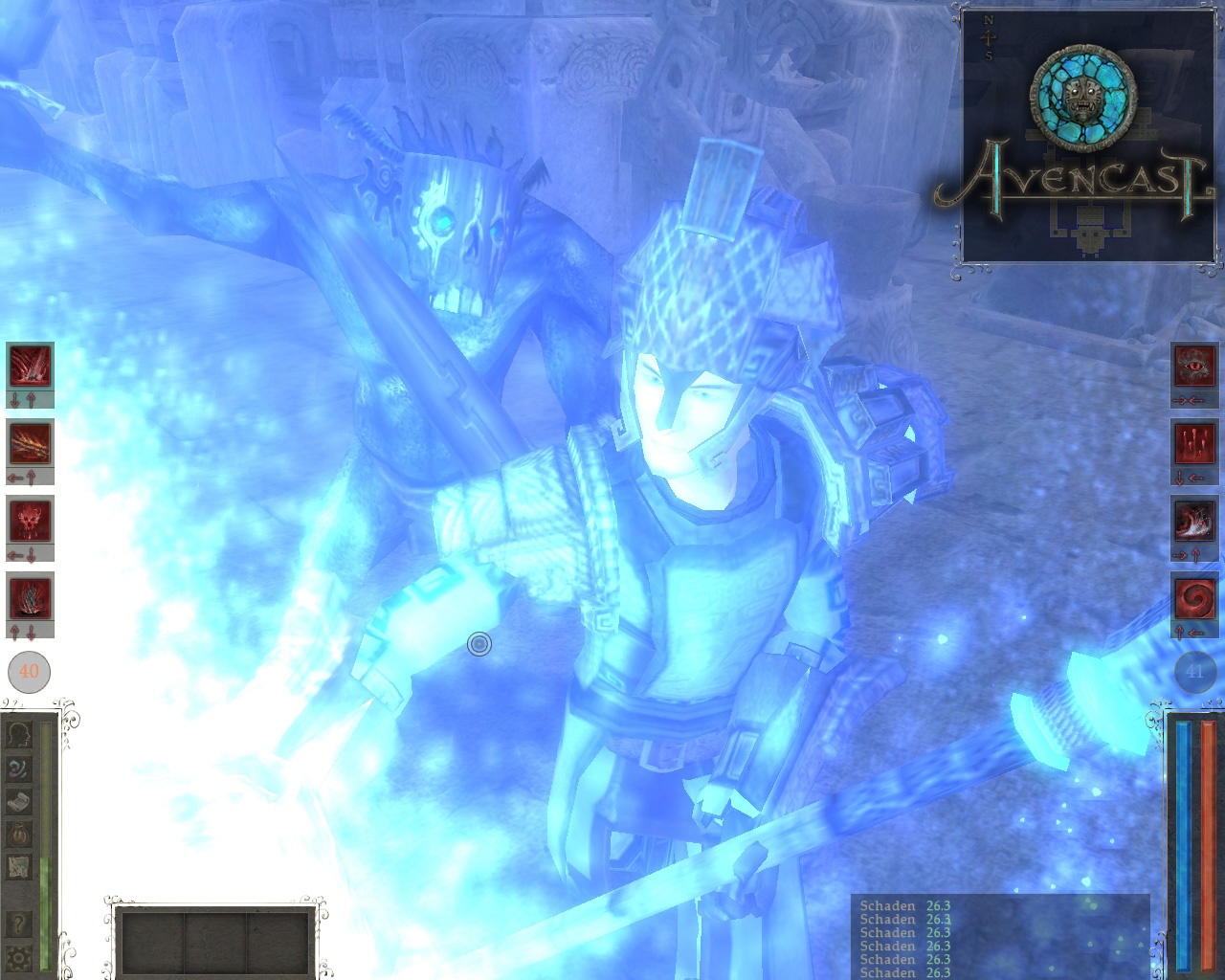Open the map icon in the left menu
Image resolution: width=1225 pixels, height=980 pixels.
(x=21, y=865)
